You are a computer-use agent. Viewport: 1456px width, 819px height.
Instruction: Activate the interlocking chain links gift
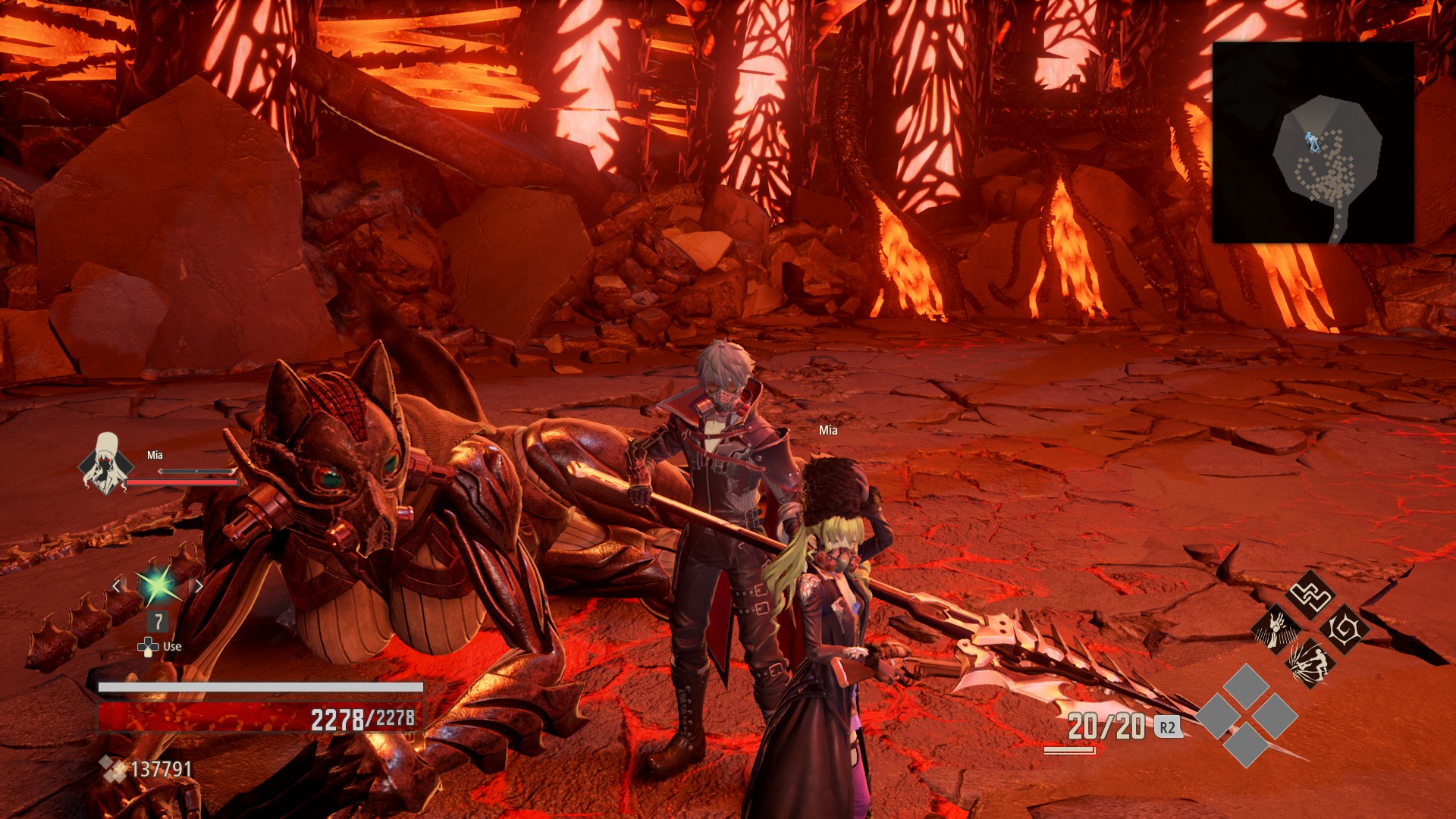coord(1311,595)
